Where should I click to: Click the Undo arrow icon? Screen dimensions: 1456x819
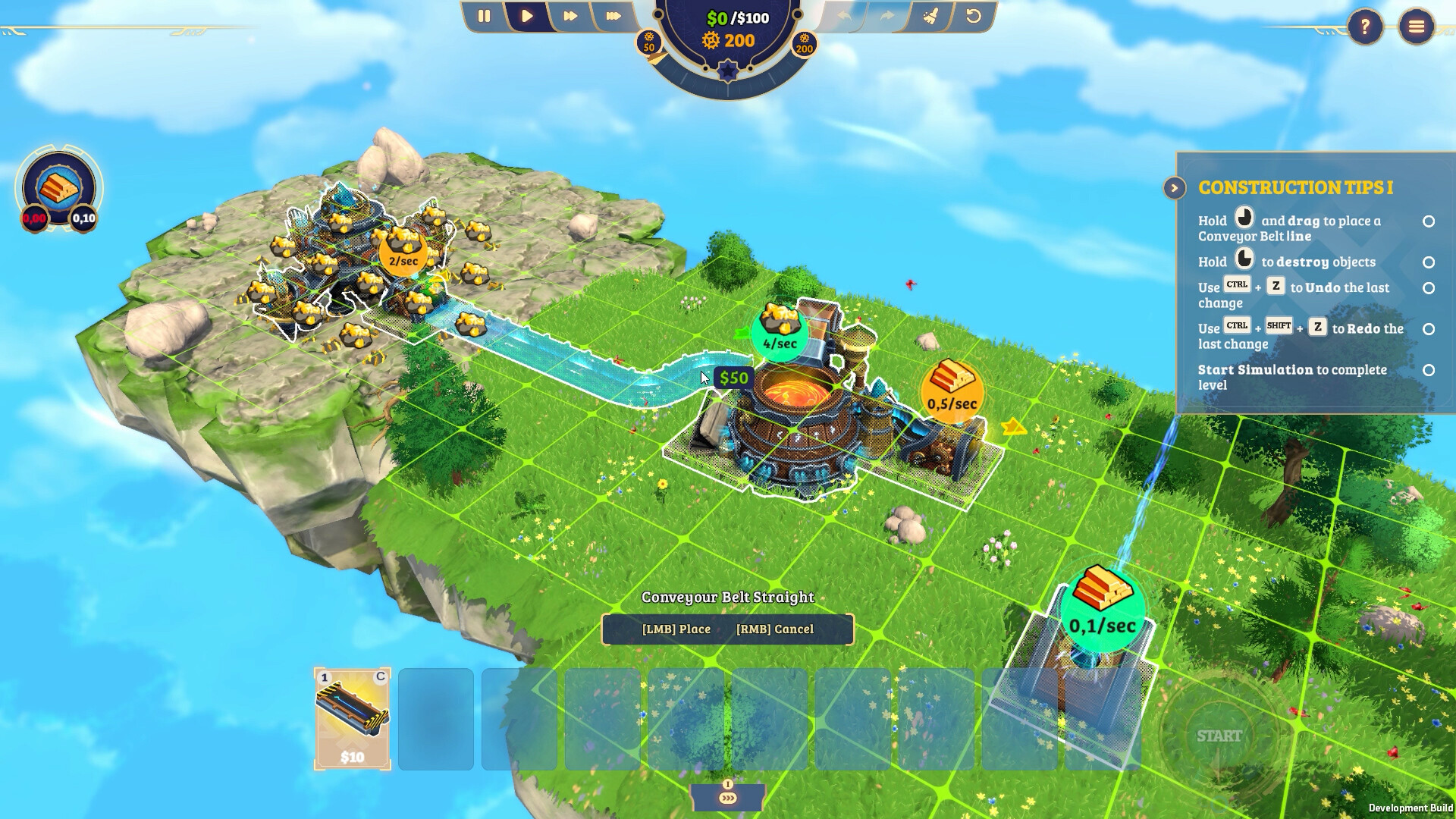click(843, 15)
